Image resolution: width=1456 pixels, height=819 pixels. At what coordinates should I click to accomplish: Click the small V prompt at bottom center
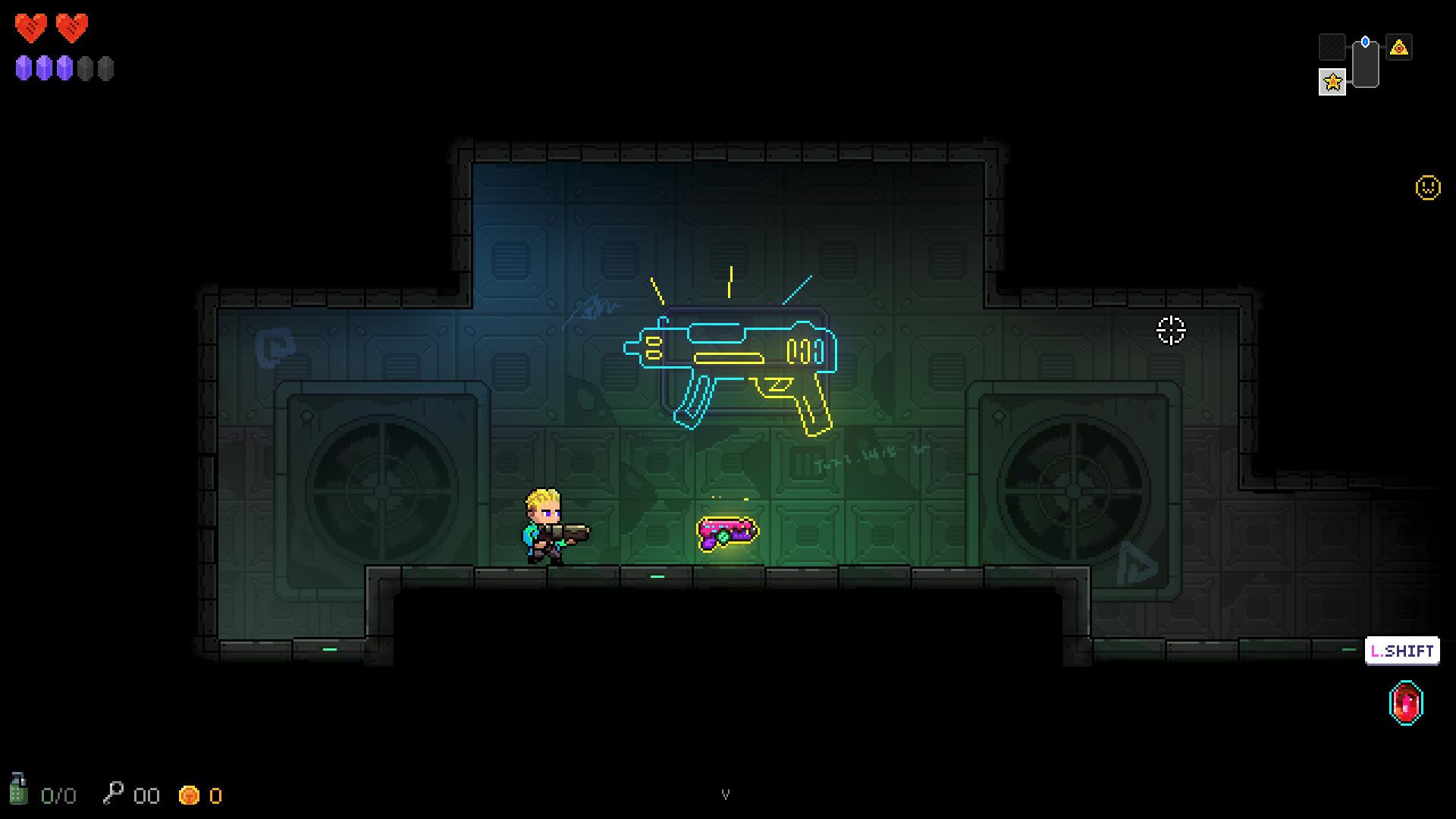[x=727, y=794]
